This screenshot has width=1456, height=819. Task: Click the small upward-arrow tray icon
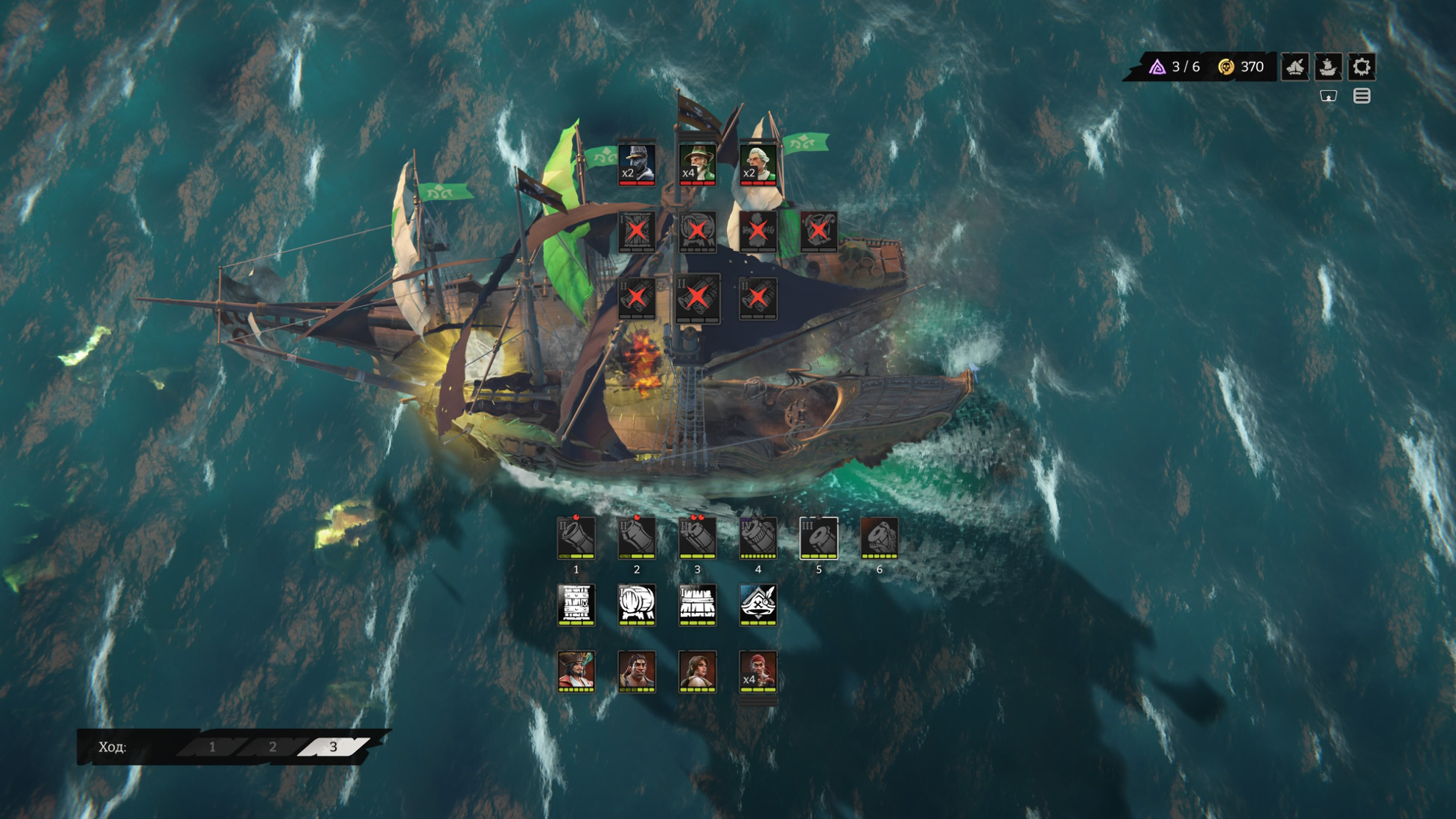coord(1328,96)
